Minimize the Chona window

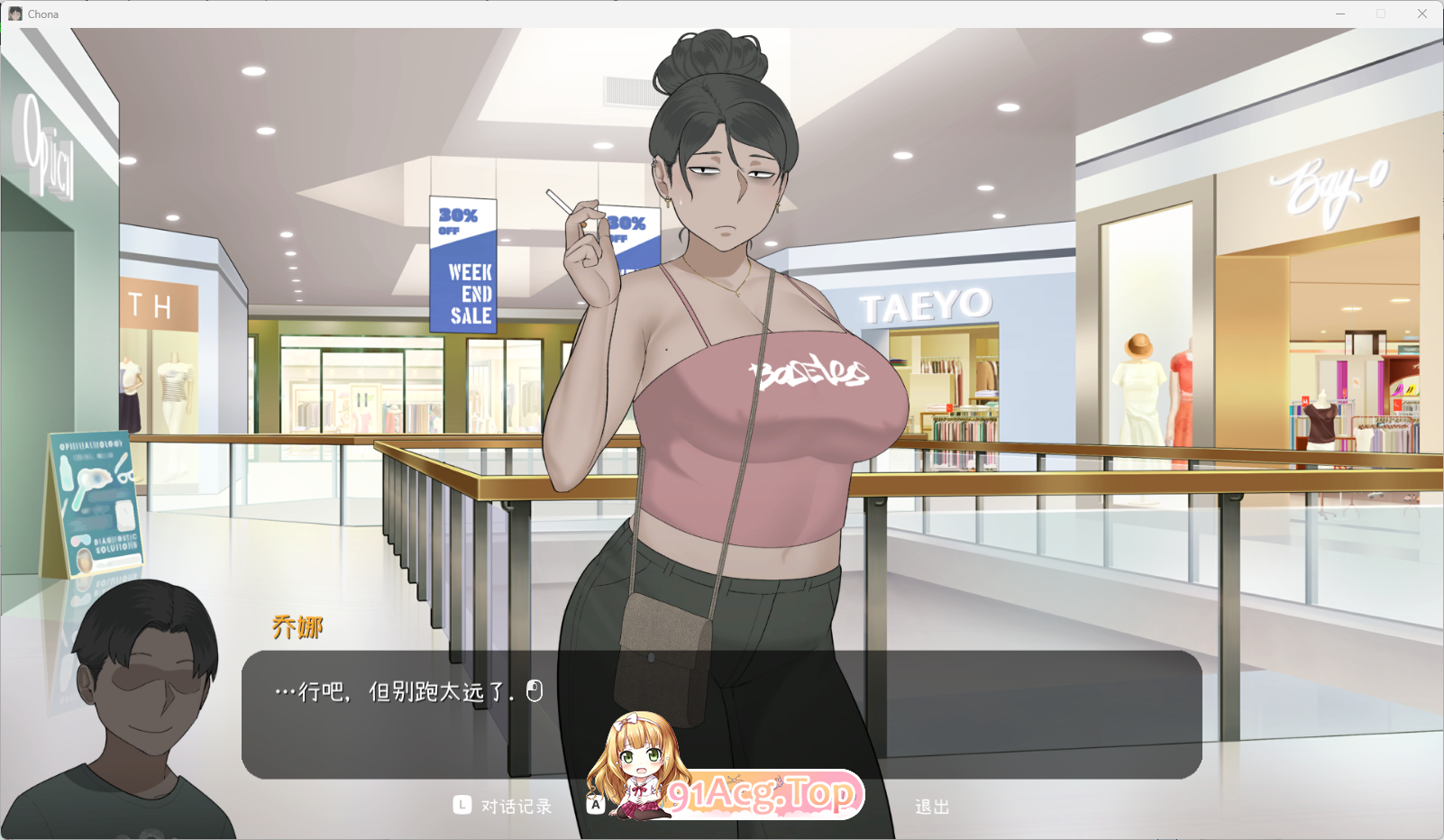(x=1340, y=14)
